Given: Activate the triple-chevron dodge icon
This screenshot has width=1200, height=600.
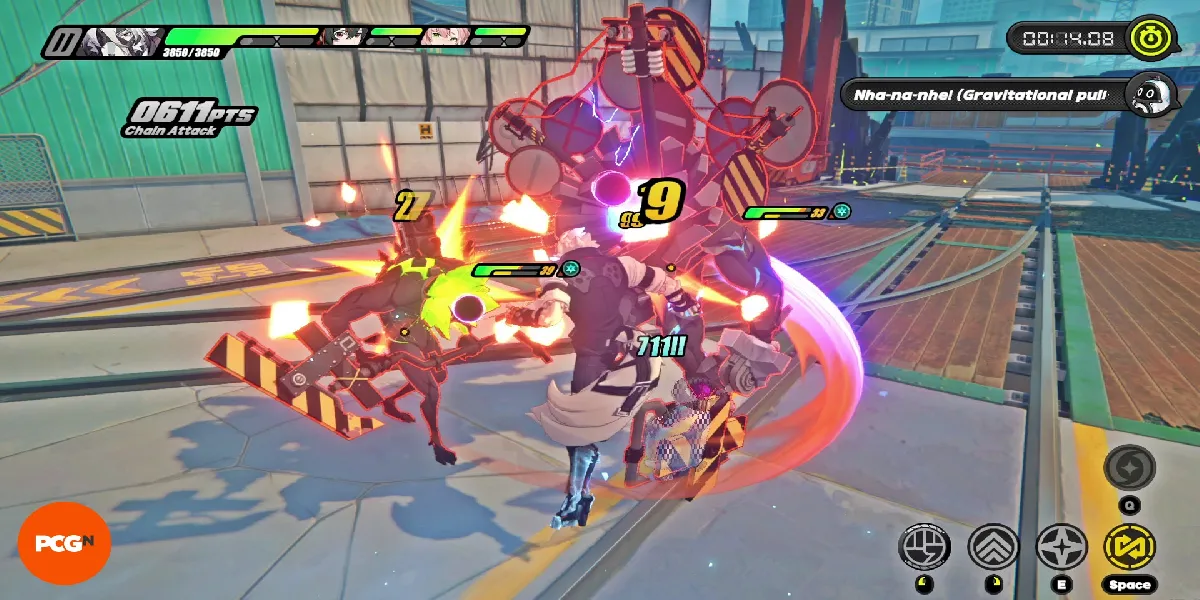Looking at the screenshot, I should pyautogui.click(x=993, y=547).
